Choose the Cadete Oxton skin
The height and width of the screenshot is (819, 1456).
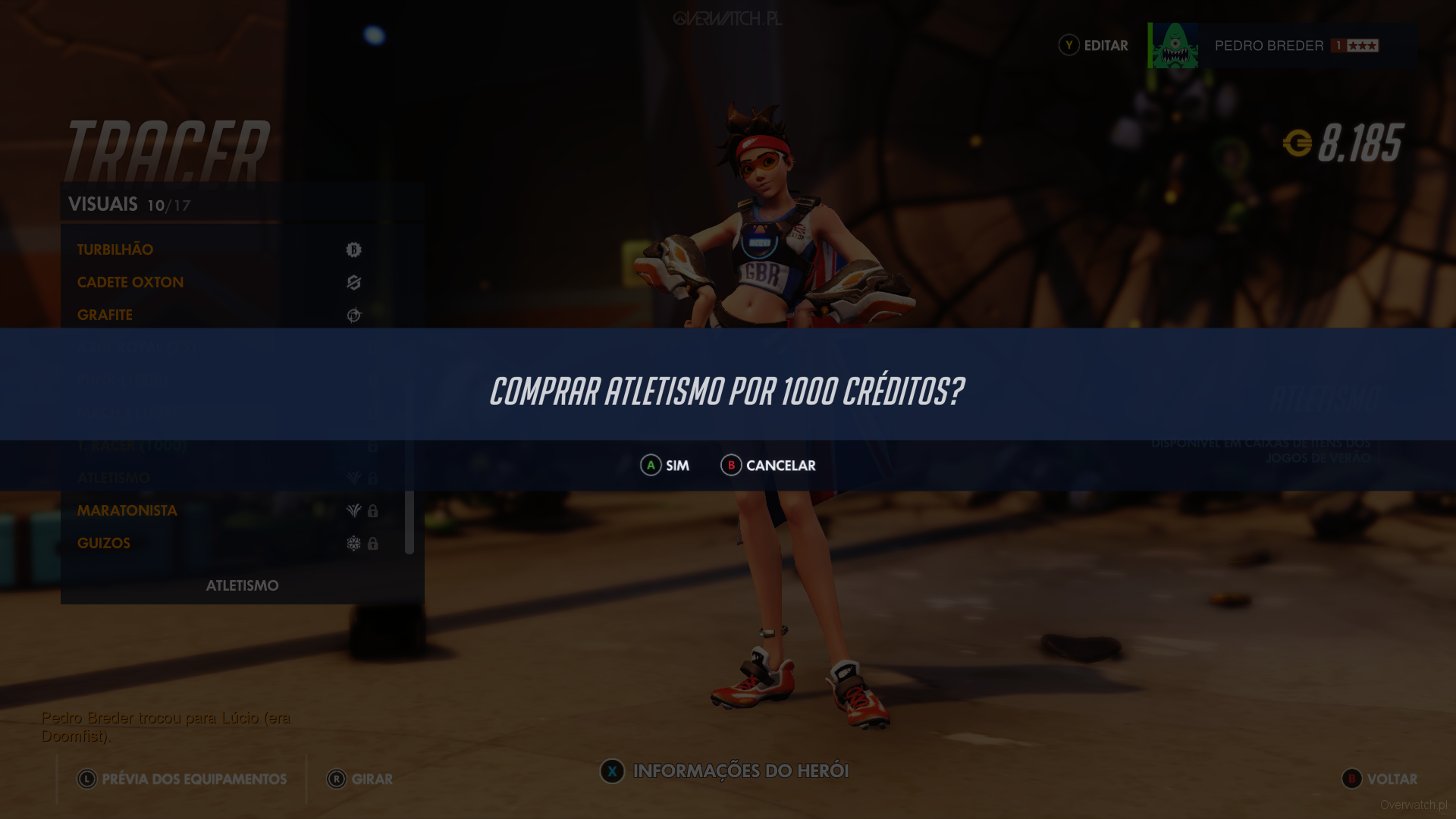tap(130, 282)
